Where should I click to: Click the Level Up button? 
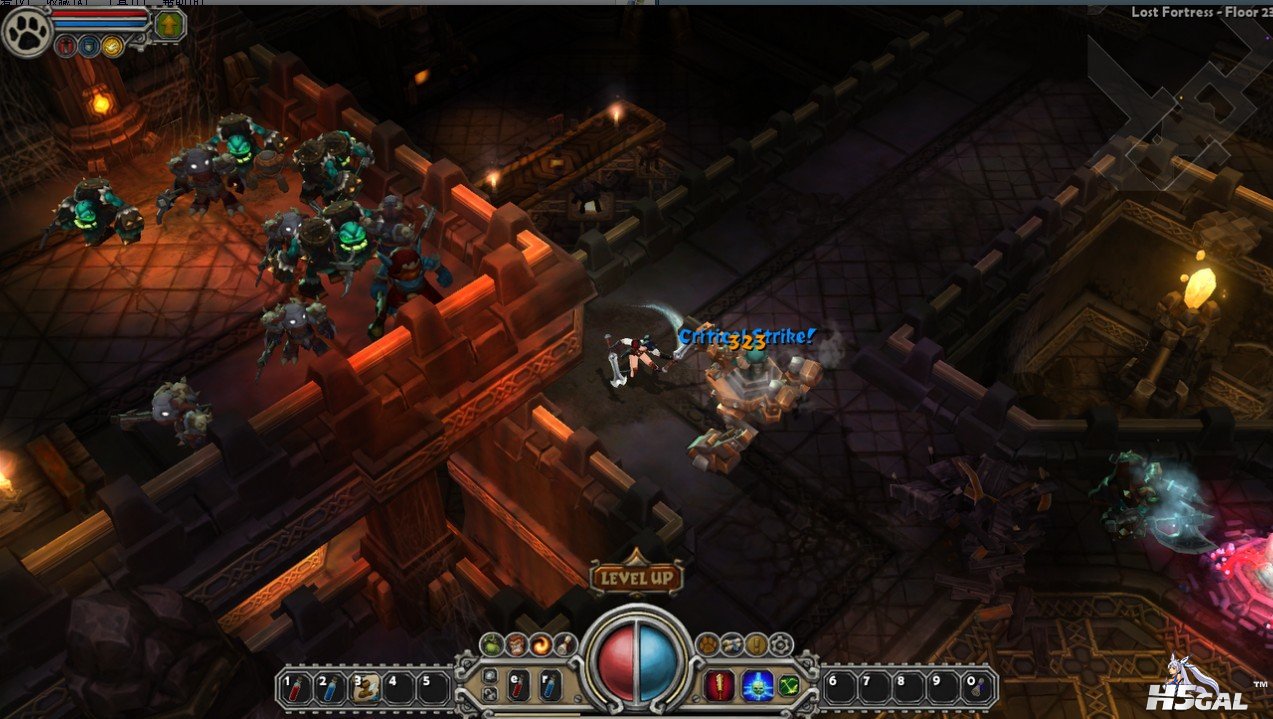click(x=636, y=577)
